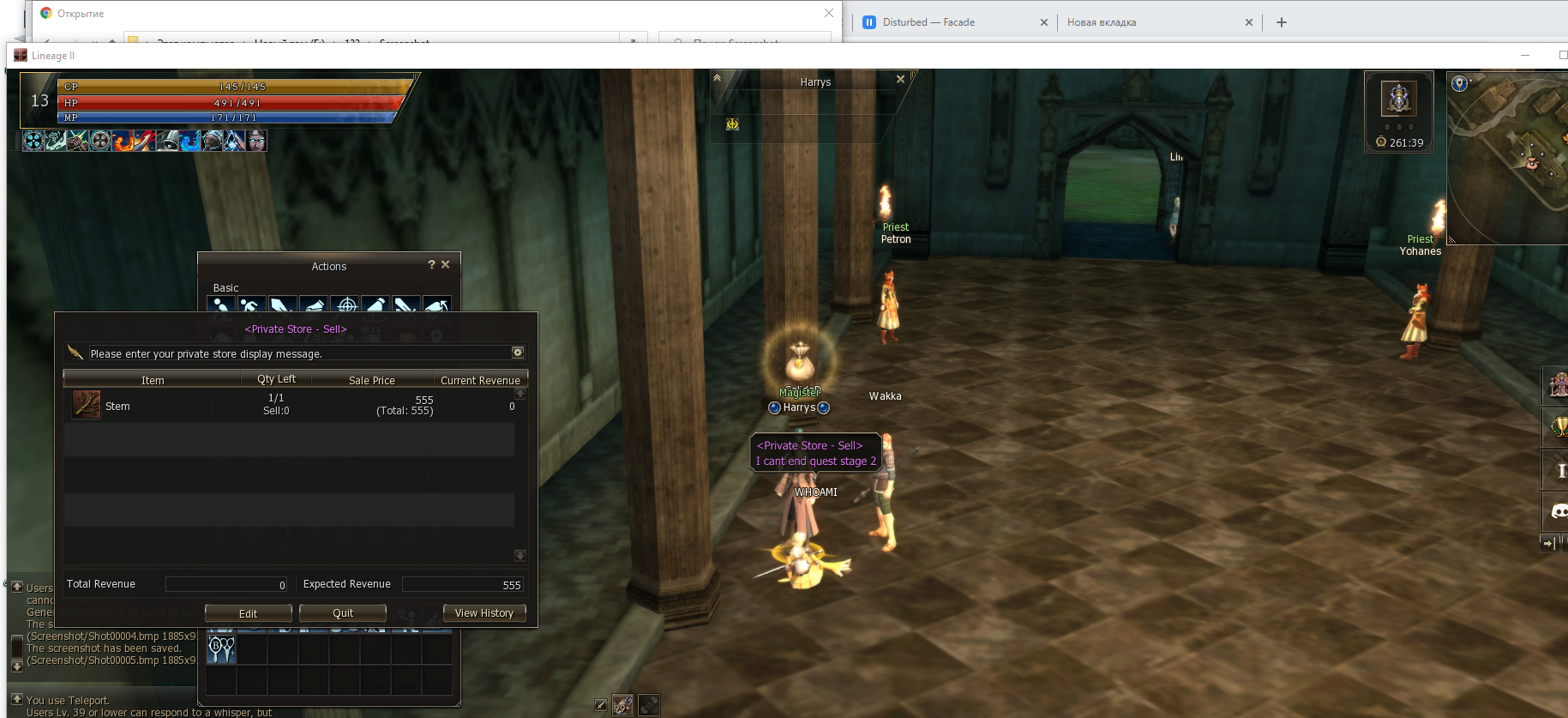1568x718 pixels.
Task: Quit the private store
Action: (343, 613)
